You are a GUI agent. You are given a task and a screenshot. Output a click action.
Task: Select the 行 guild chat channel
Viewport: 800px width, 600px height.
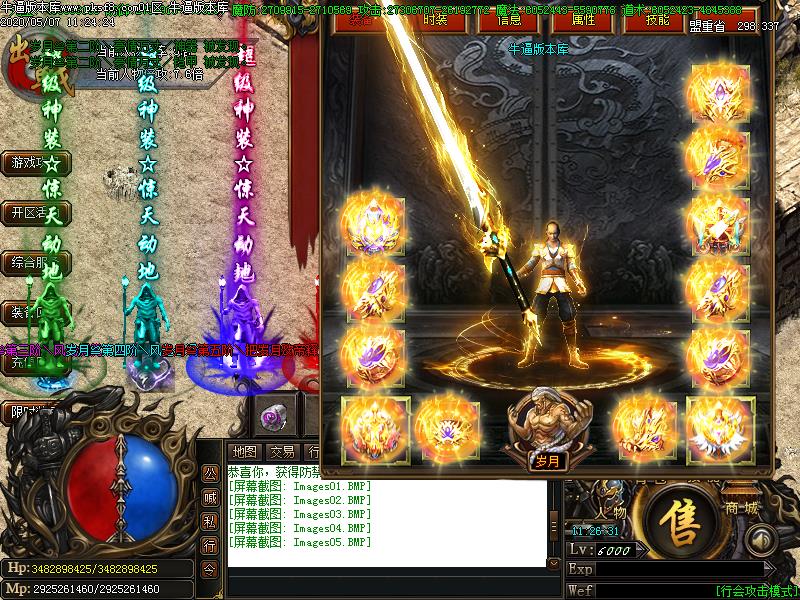[x=210, y=545]
